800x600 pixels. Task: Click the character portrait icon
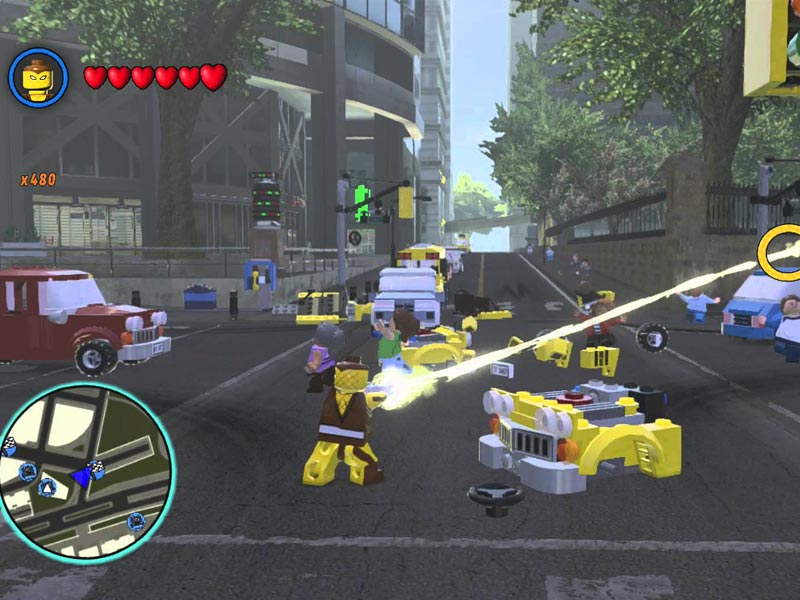click(x=38, y=77)
